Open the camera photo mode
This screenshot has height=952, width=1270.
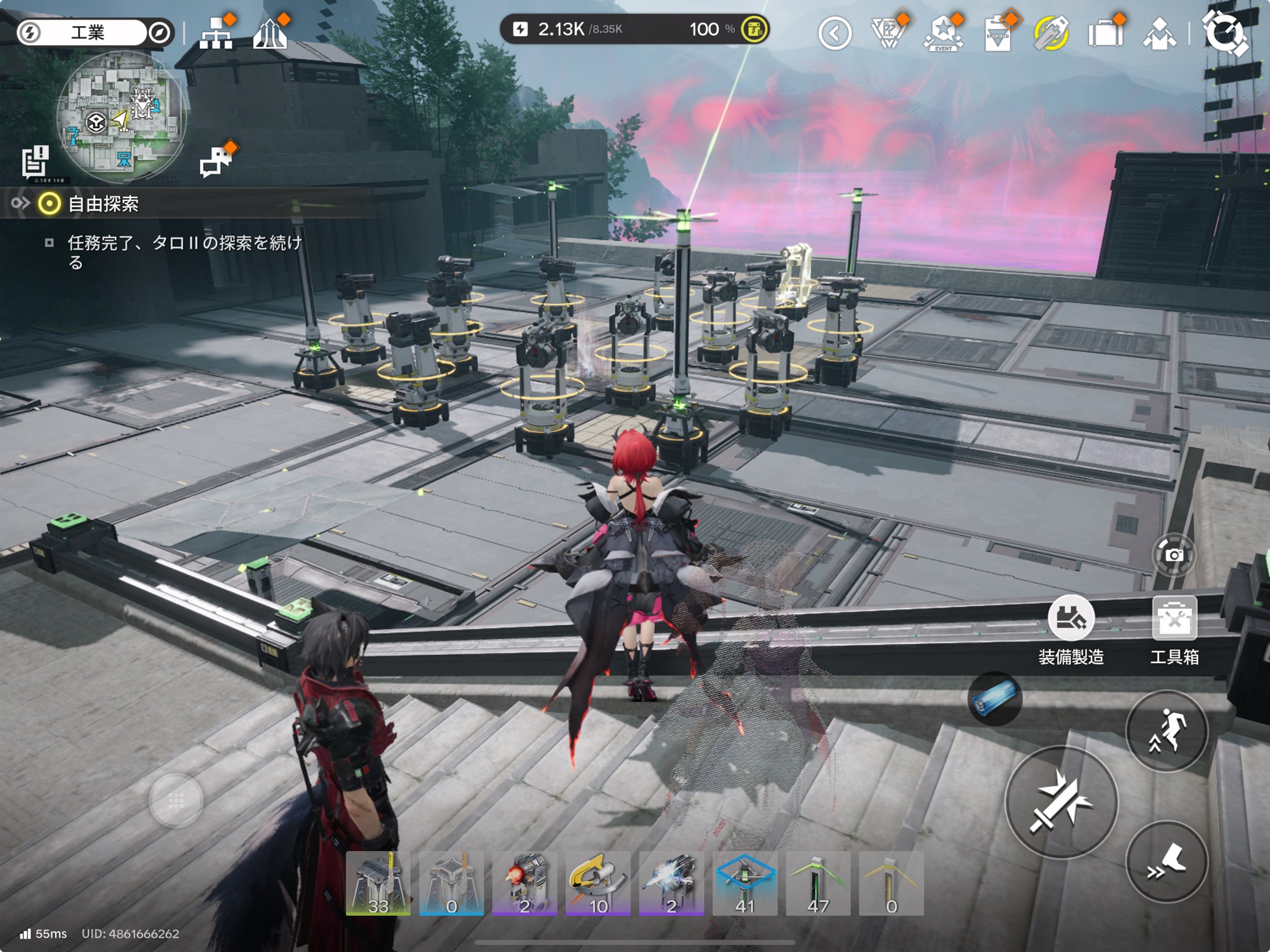pyautogui.click(x=1173, y=555)
